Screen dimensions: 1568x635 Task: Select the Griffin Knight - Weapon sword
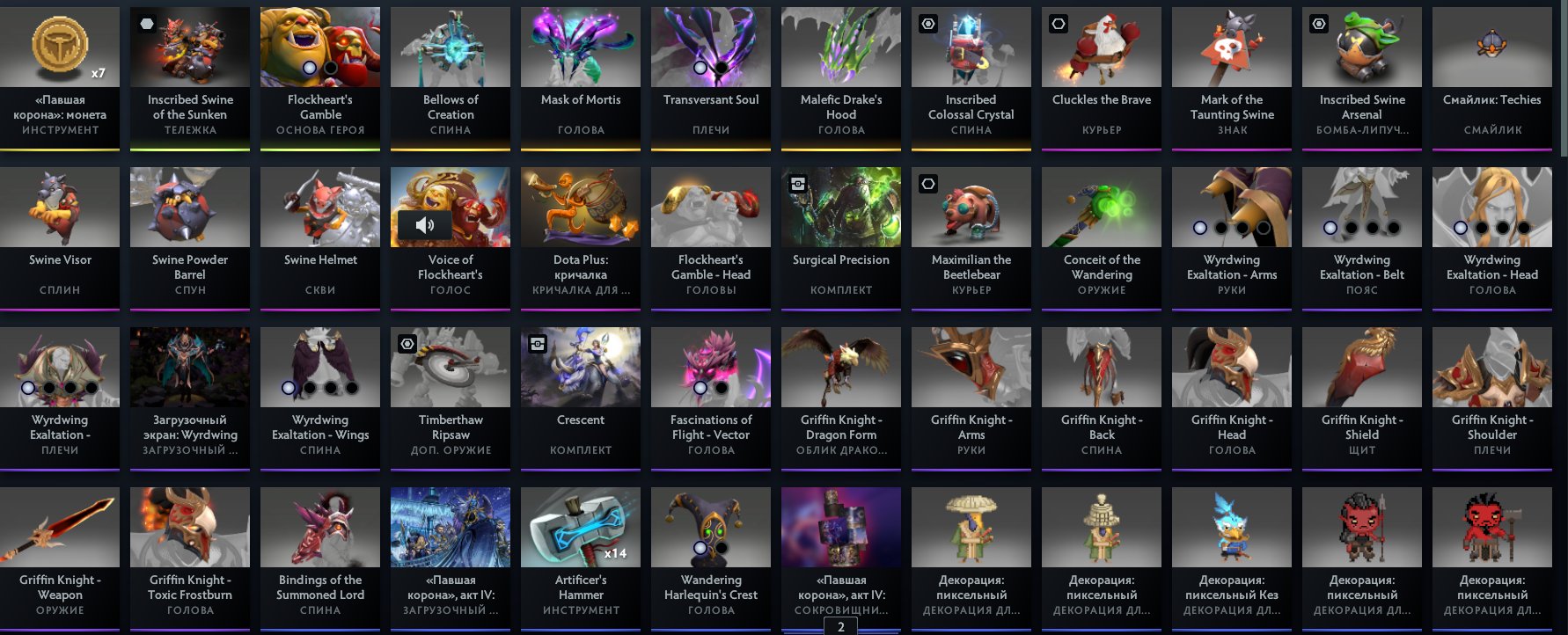60,526
